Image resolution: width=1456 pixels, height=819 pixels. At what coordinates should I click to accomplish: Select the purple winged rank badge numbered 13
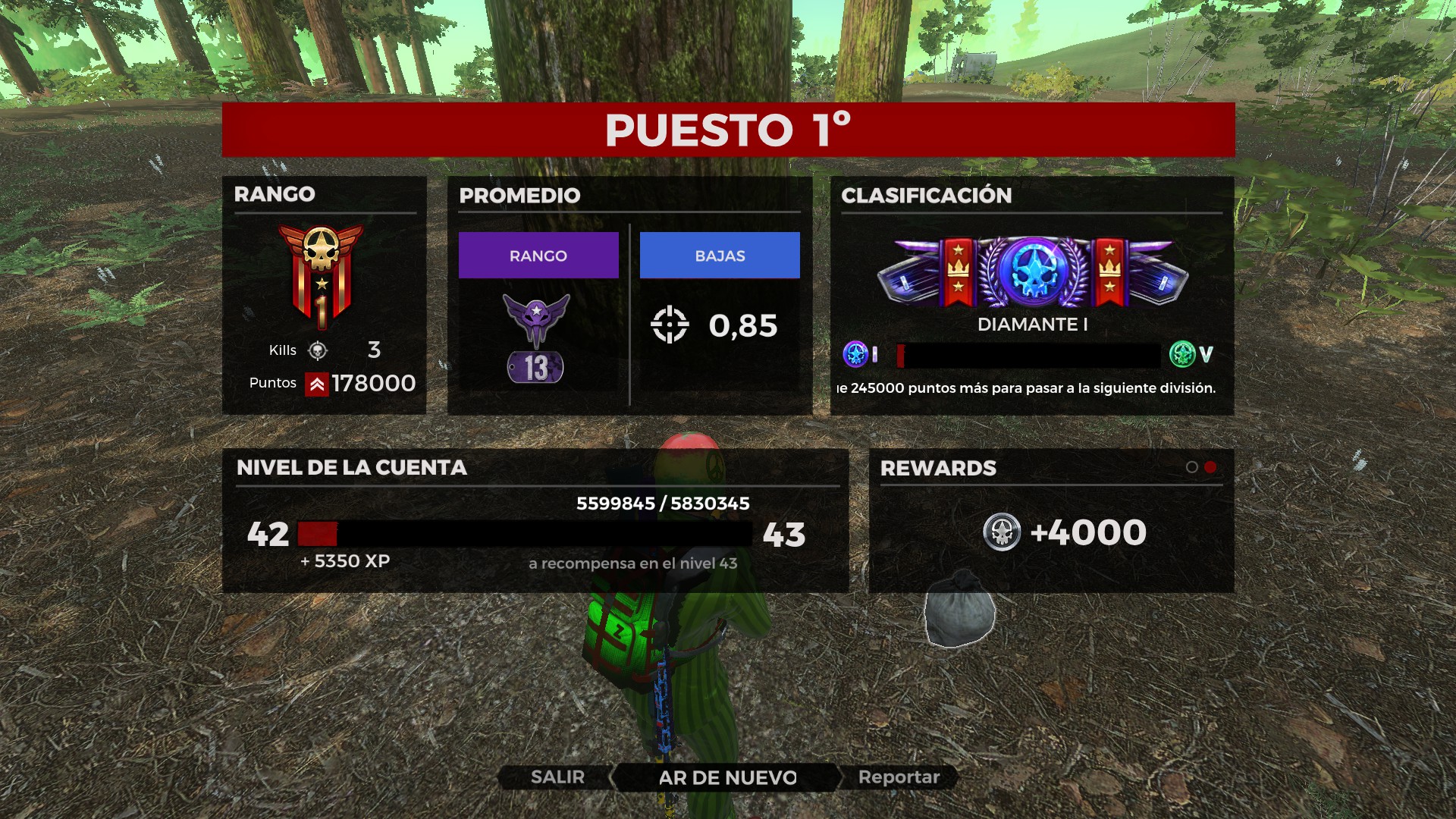tap(535, 337)
